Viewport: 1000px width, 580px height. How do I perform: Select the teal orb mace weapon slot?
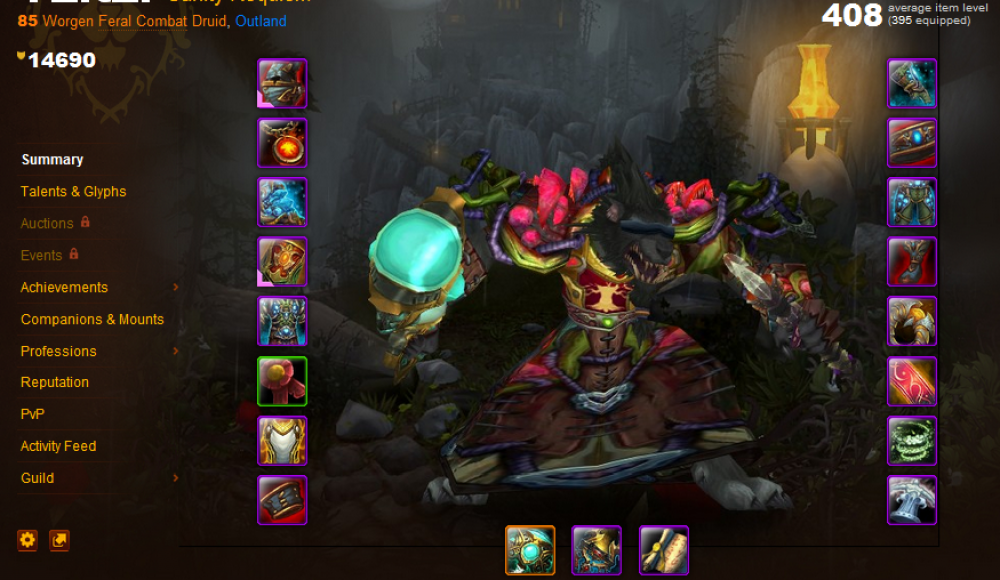[x=530, y=550]
